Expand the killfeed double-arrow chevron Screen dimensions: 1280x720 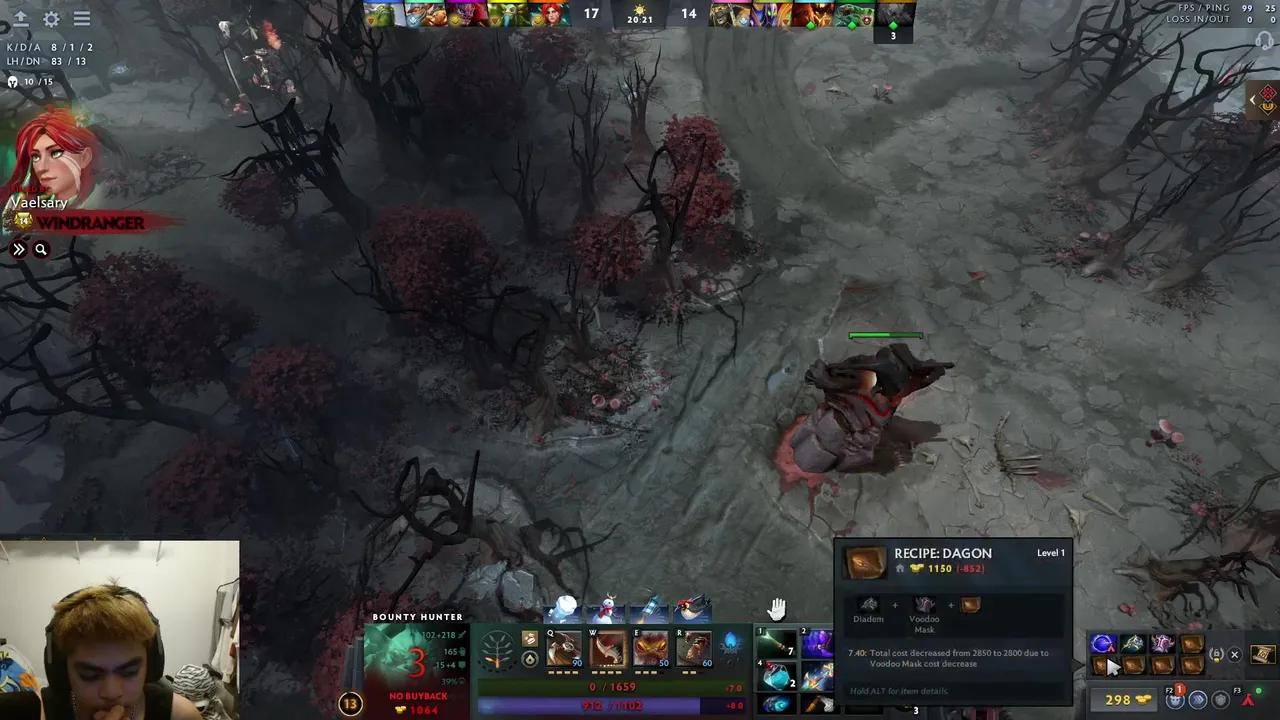click(x=17, y=249)
